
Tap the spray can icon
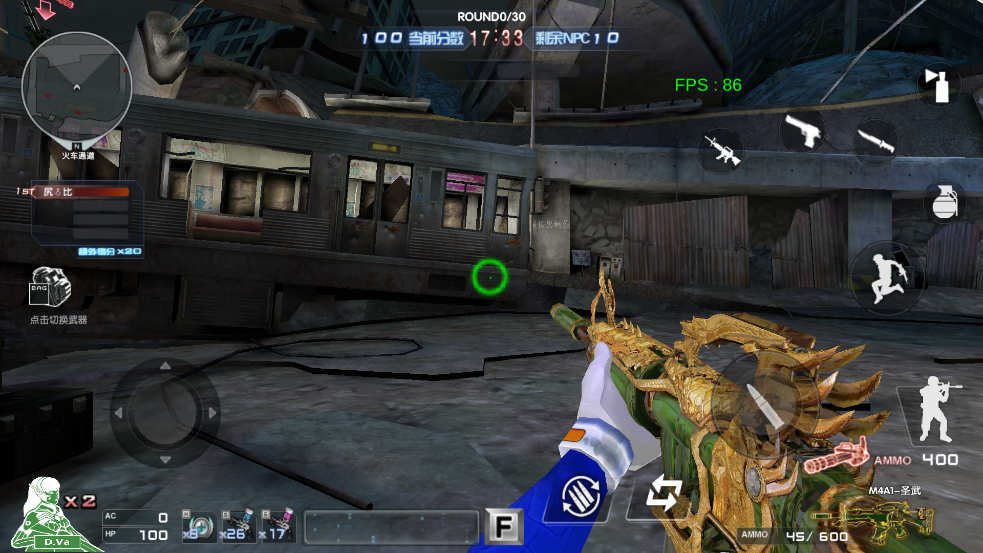coord(939,86)
